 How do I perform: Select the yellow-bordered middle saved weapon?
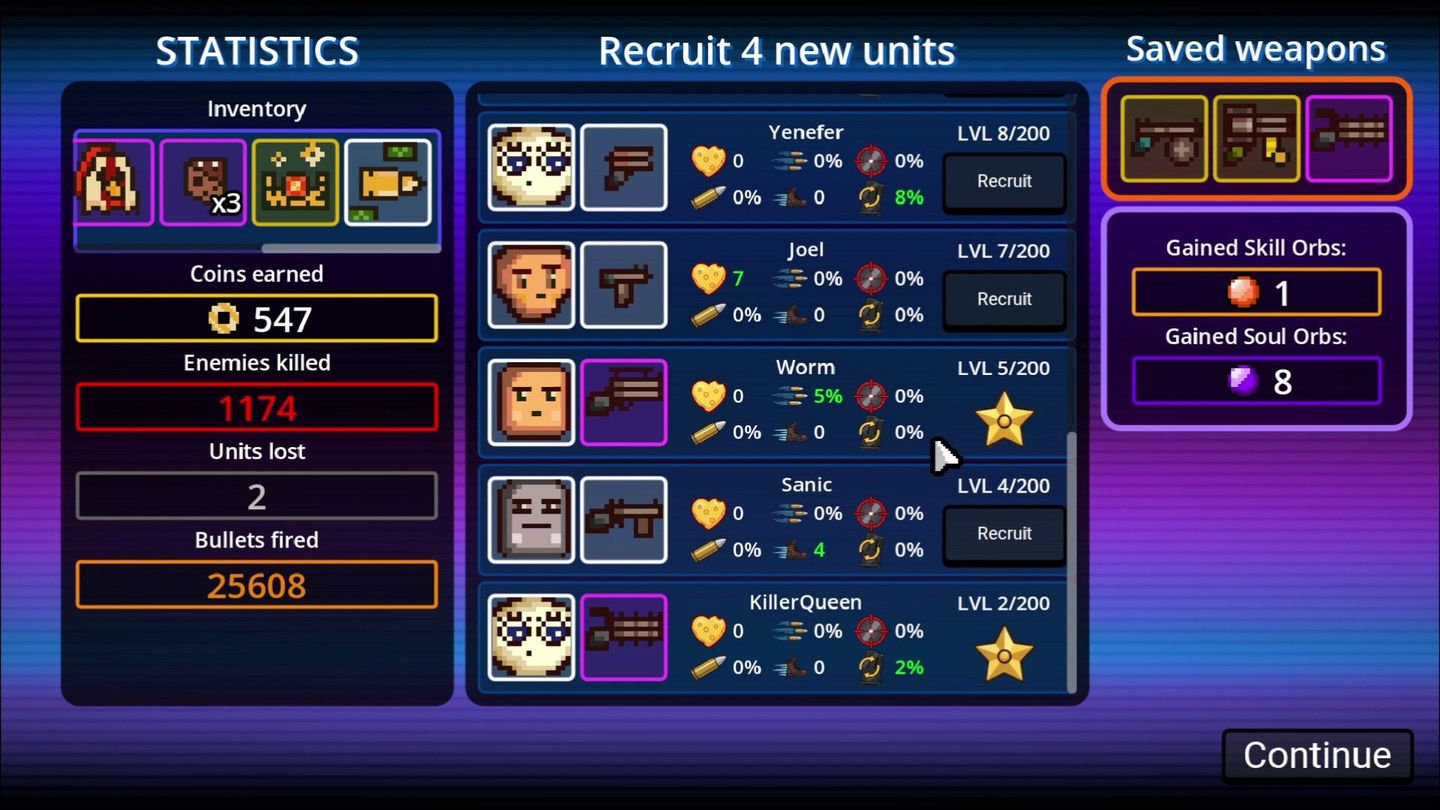[x=1255, y=138]
